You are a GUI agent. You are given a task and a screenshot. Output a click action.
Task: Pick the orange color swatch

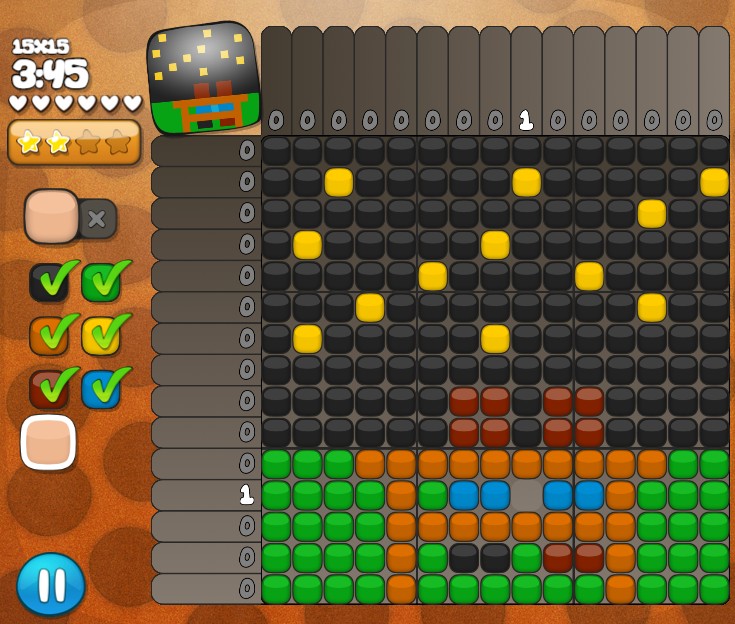coord(48,336)
